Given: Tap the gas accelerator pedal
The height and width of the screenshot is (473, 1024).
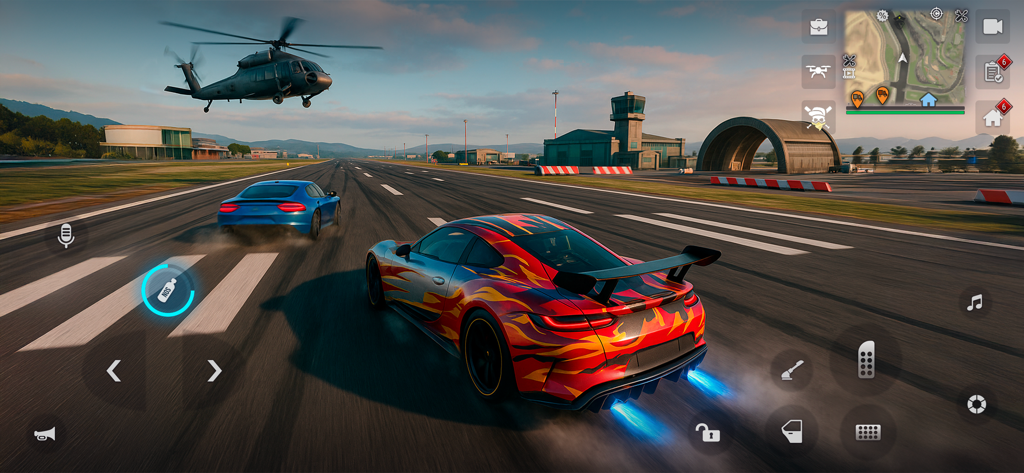Looking at the screenshot, I should click(x=866, y=359).
